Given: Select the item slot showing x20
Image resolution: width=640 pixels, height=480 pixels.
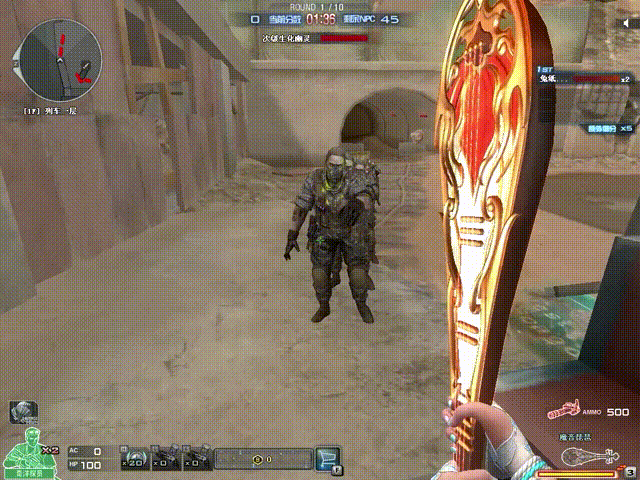Looking at the screenshot, I should coord(135,459).
